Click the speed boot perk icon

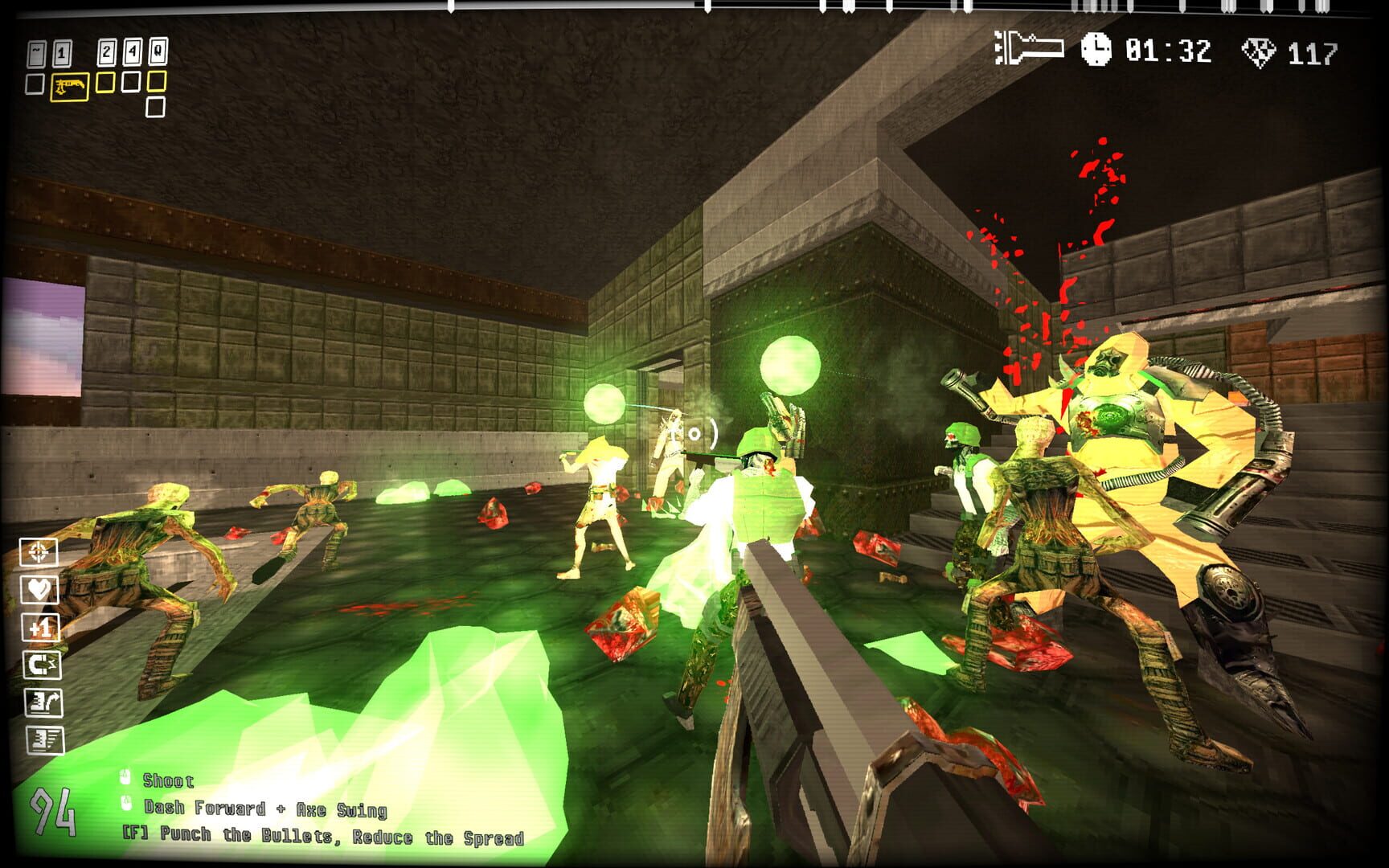click(44, 740)
